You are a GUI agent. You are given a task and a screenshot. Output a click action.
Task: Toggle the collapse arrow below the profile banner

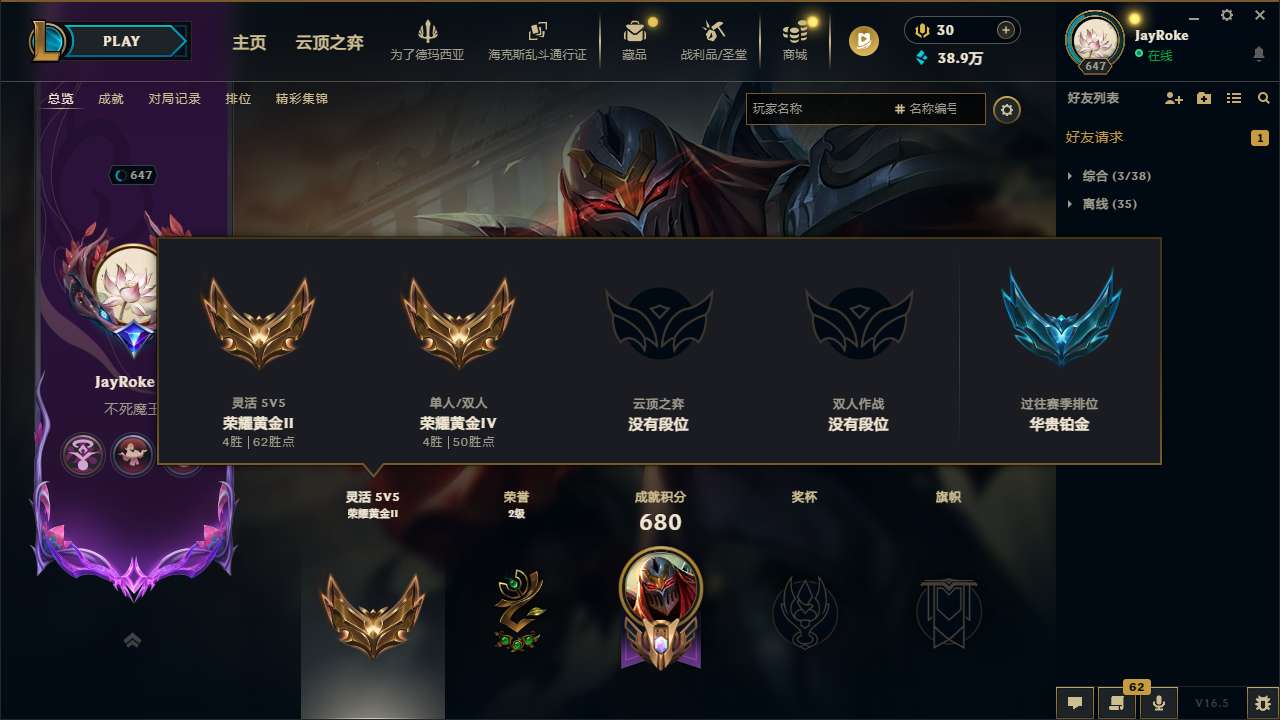(x=132, y=640)
